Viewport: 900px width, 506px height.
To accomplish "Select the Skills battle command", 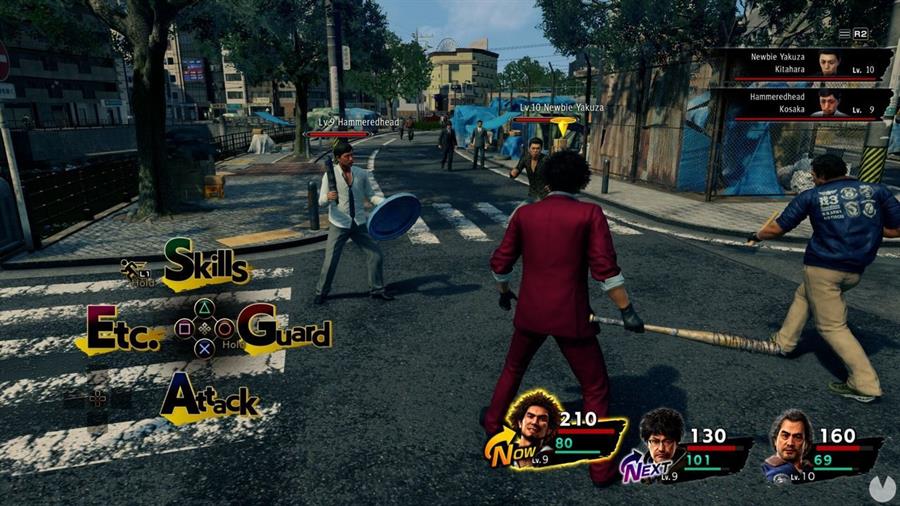I will [205, 265].
